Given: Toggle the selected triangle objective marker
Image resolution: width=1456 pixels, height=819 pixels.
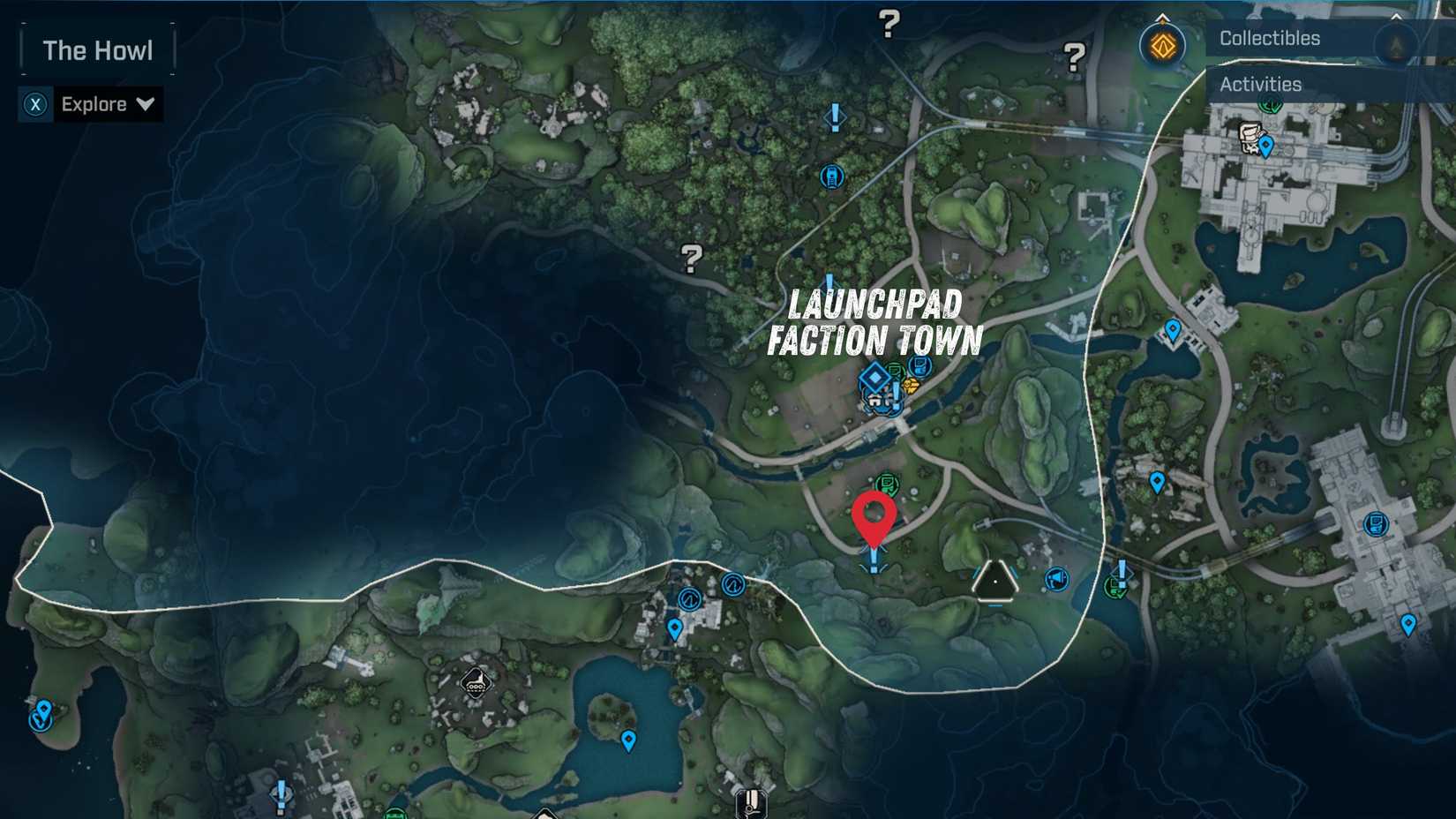Looking at the screenshot, I should [997, 582].
